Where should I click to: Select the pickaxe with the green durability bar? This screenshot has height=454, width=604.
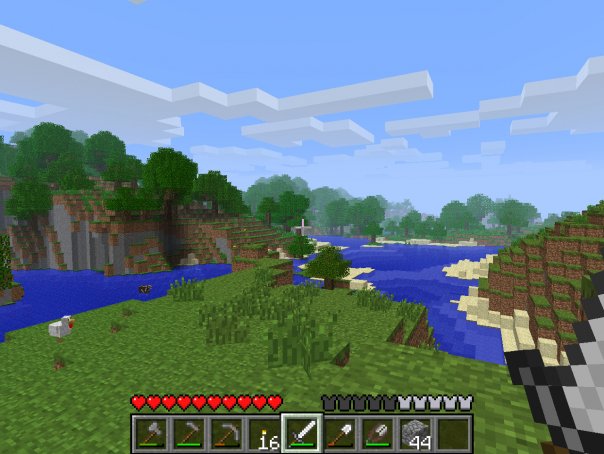(x=189, y=433)
